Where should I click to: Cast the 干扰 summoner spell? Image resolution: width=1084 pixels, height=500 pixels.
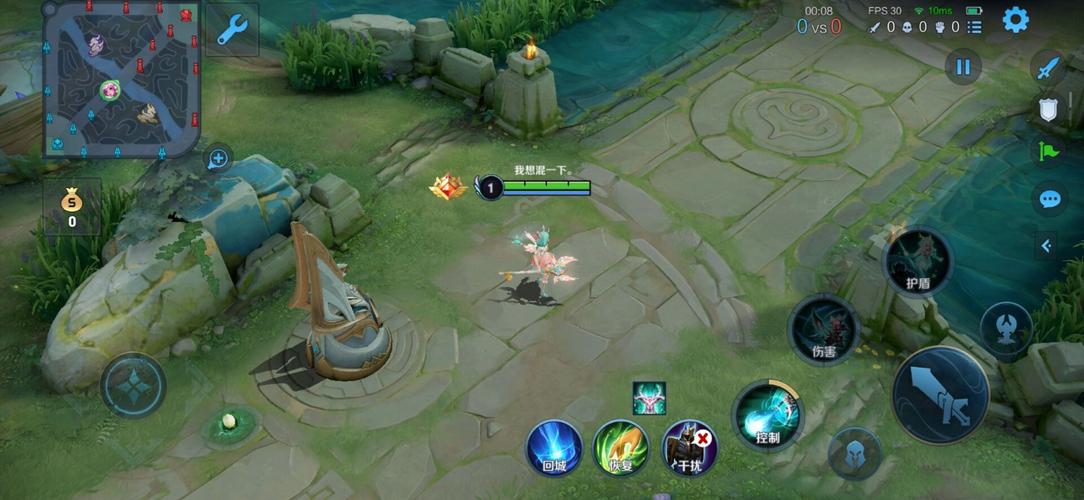[689, 447]
